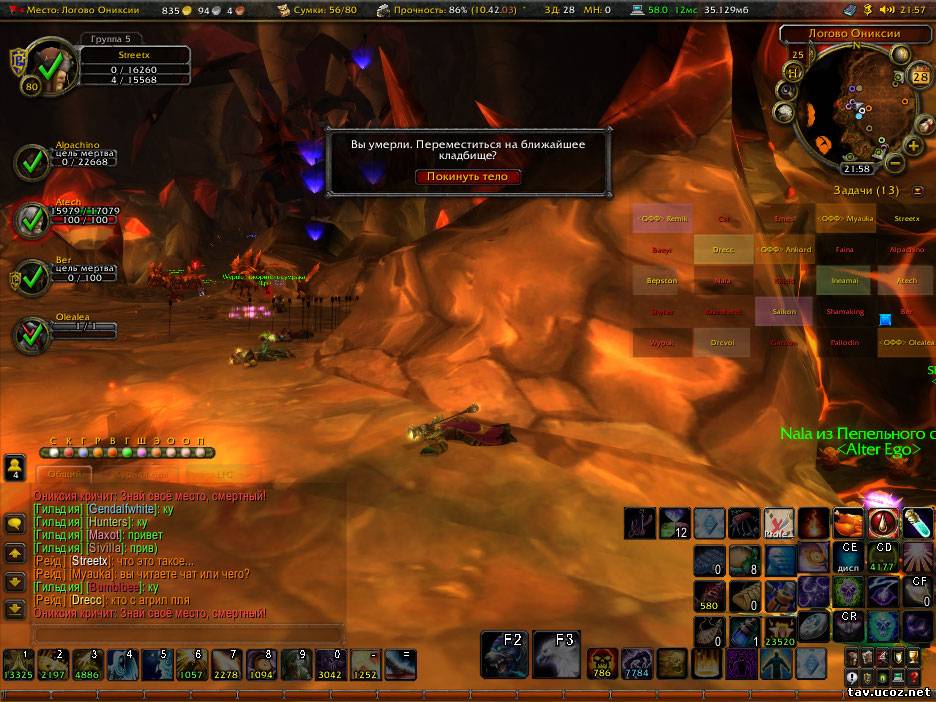Select the Drecc raid frame
The width and height of the screenshot is (936, 702).
tap(723, 250)
